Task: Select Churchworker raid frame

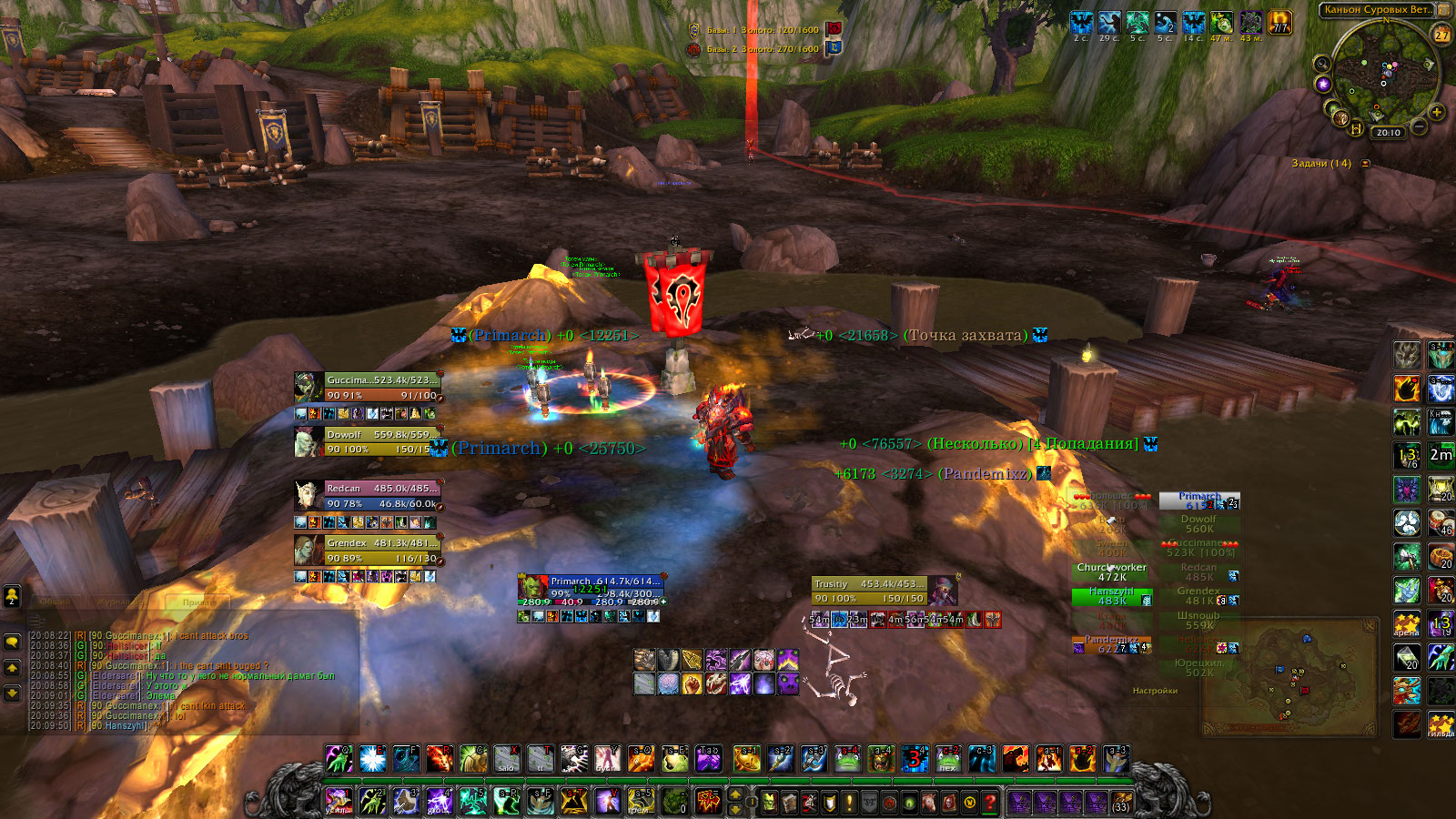Action: tap(1112, 571)
